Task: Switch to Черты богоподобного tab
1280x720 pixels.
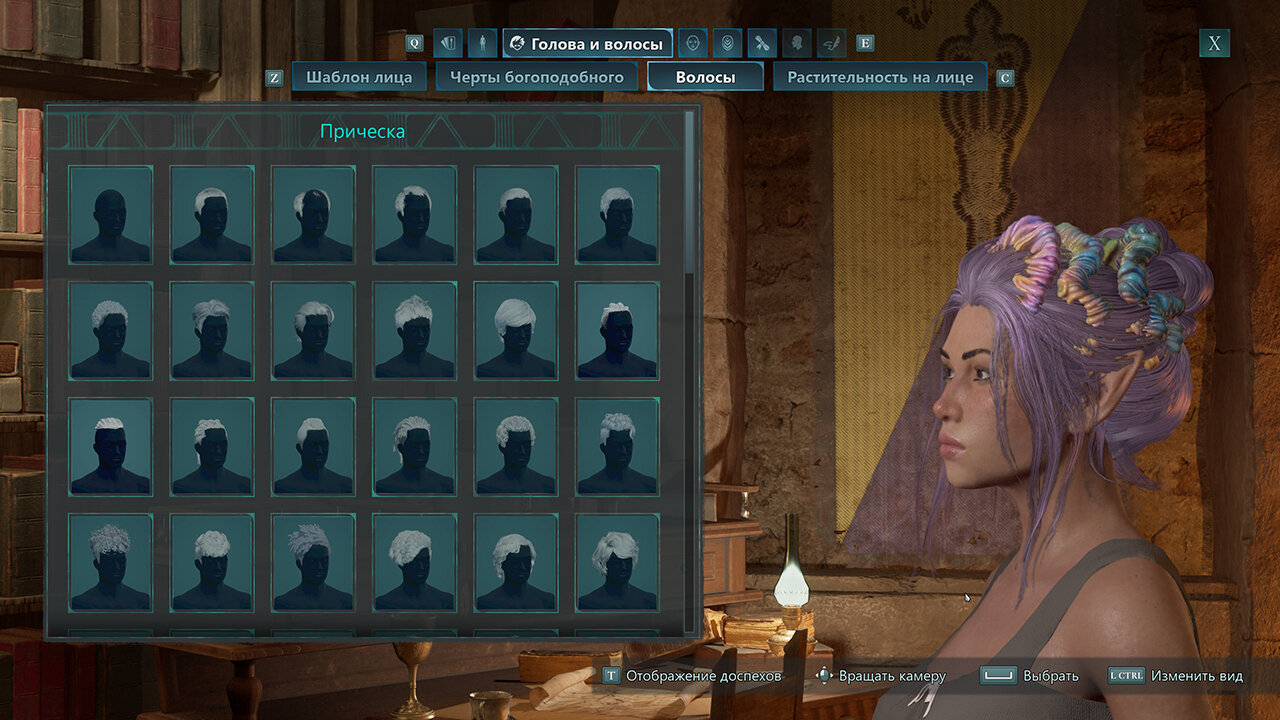Action: [x=536, y=77]
